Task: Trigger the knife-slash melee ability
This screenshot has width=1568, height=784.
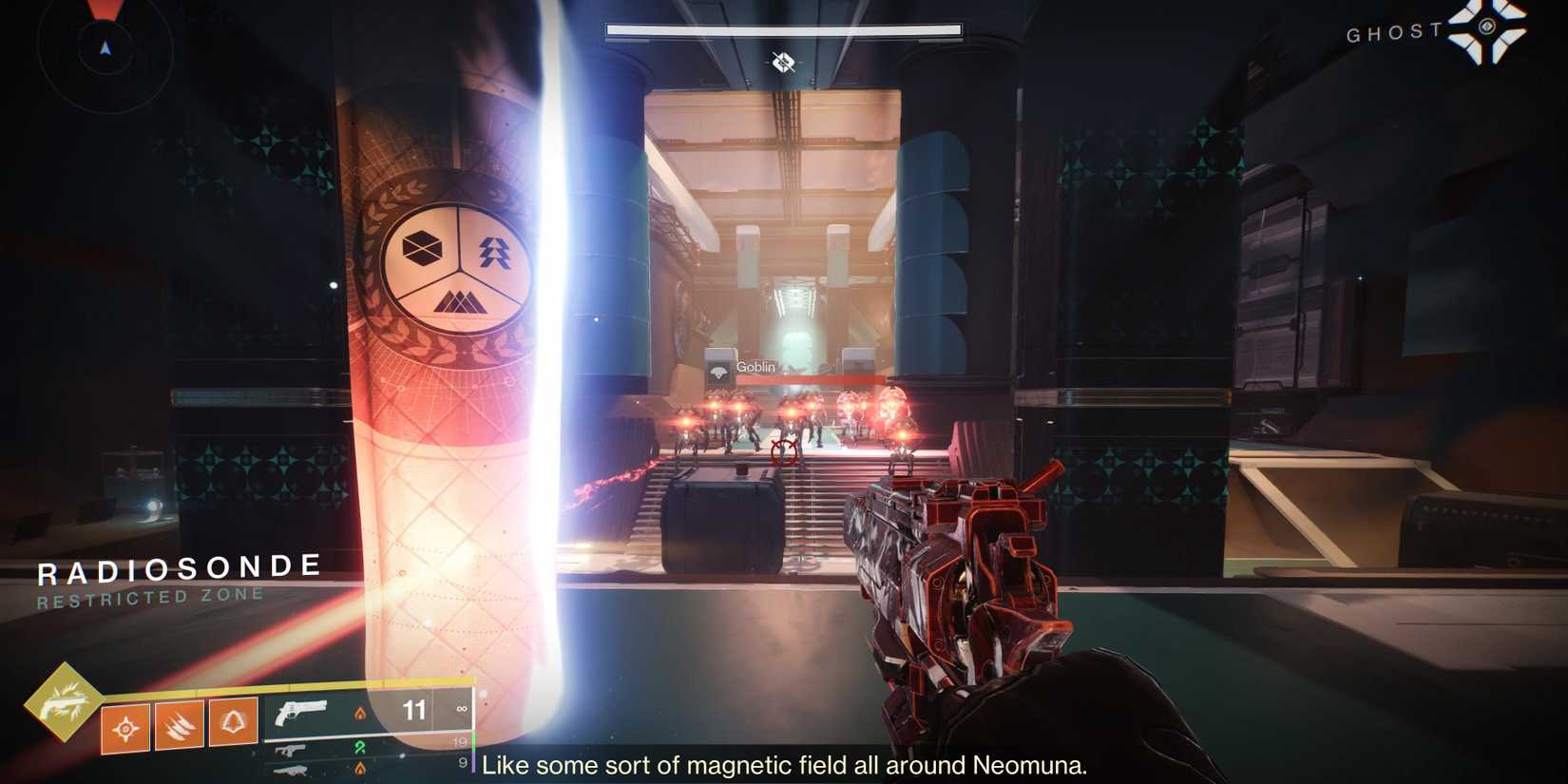Action: pos(180,726)
